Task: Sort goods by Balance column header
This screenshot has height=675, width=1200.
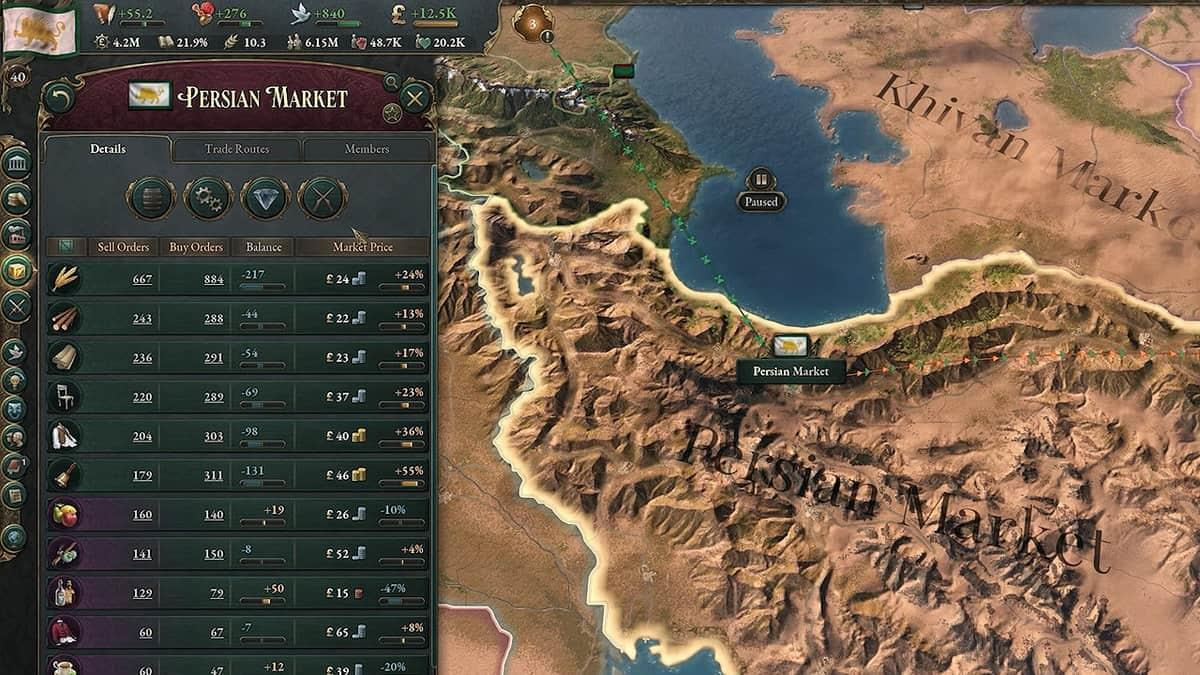Action: pos(263,247)
